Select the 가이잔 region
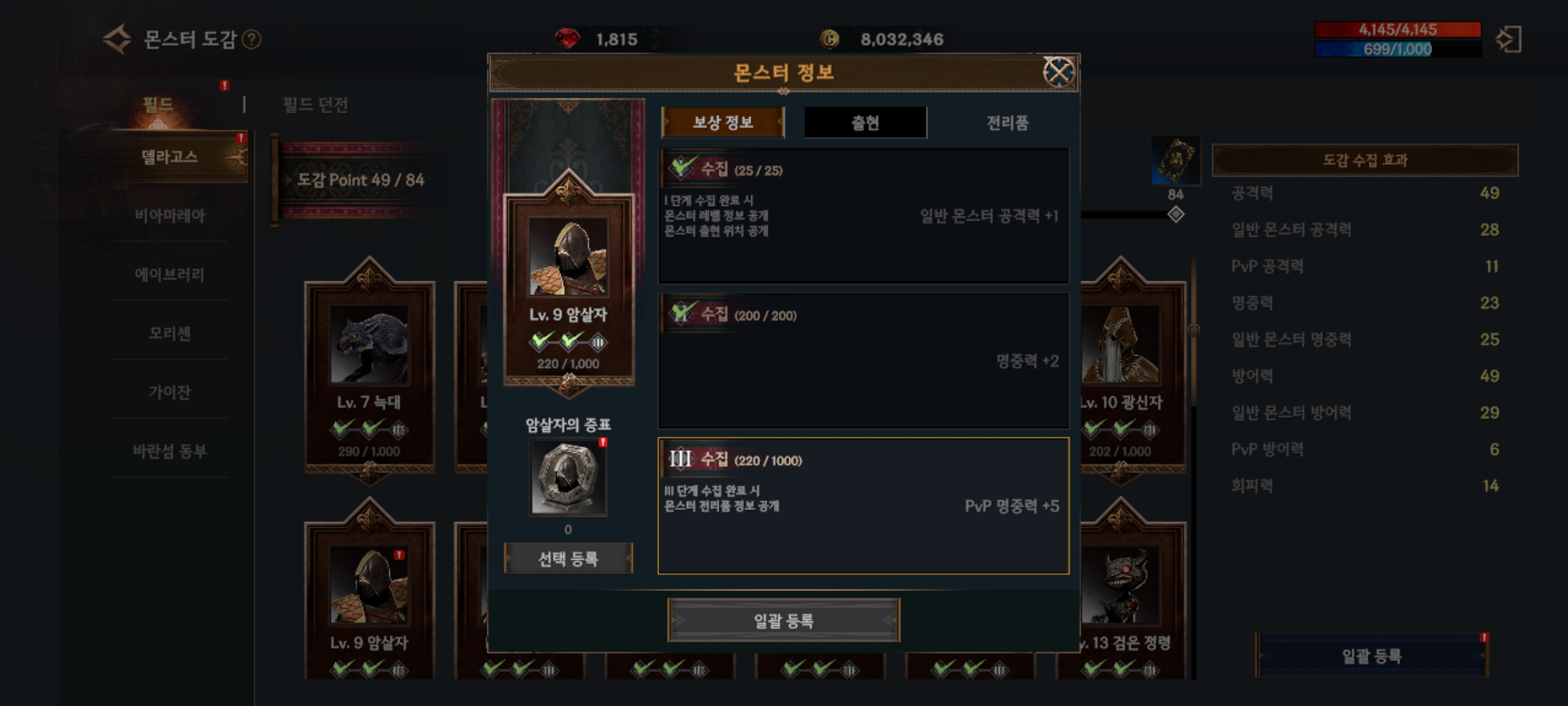 click(x=170, y=392)
